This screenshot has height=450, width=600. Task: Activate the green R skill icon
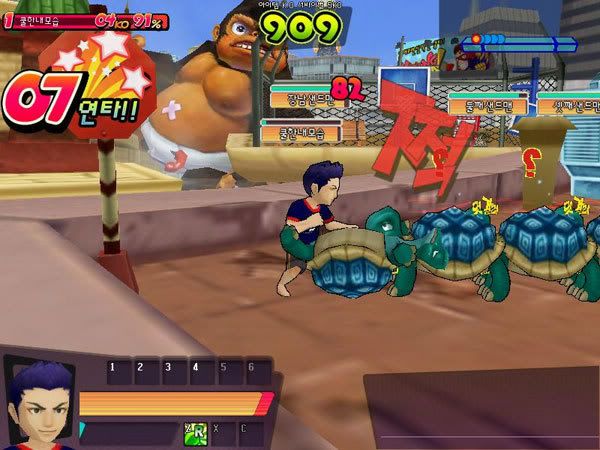[195, 433]
